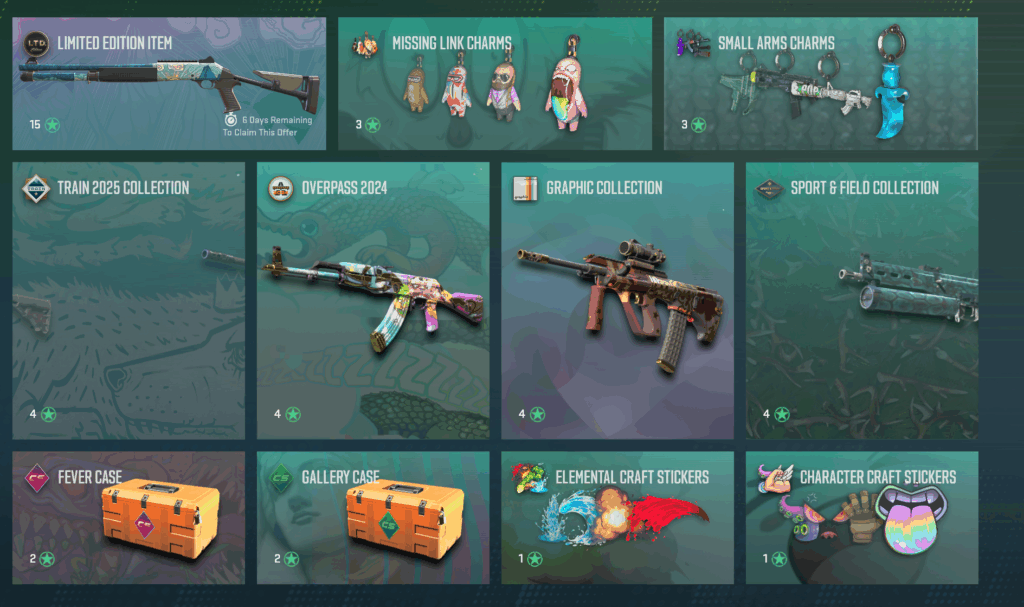Choose the Fever Case reward
1024x607 pixels.
pos(128,517)
